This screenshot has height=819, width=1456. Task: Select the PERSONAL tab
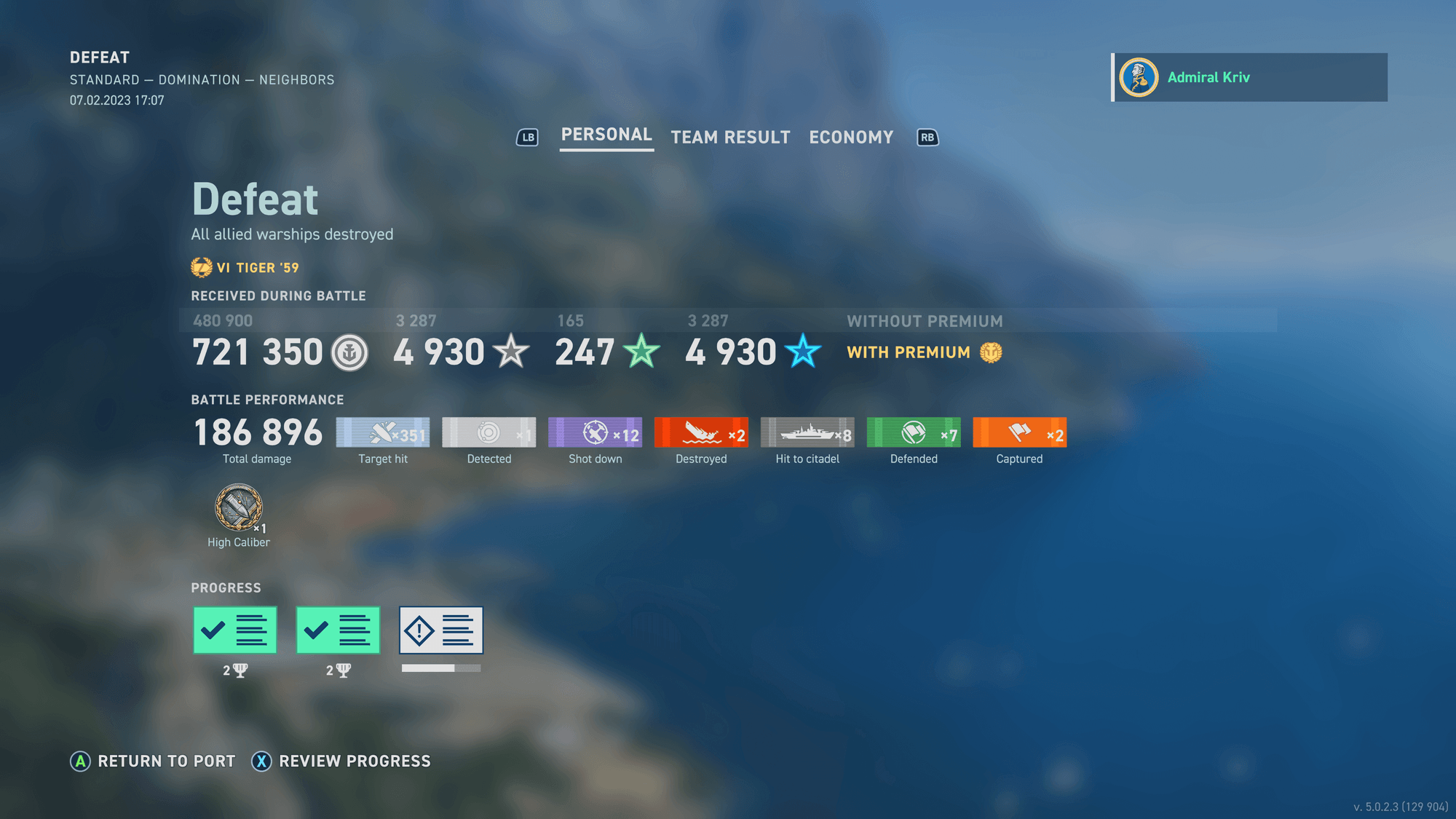point(606,134)
